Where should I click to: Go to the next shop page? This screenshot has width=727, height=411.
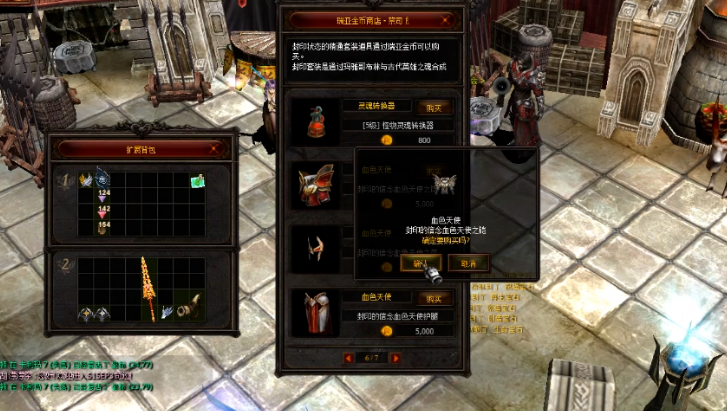tap(396, 357)
